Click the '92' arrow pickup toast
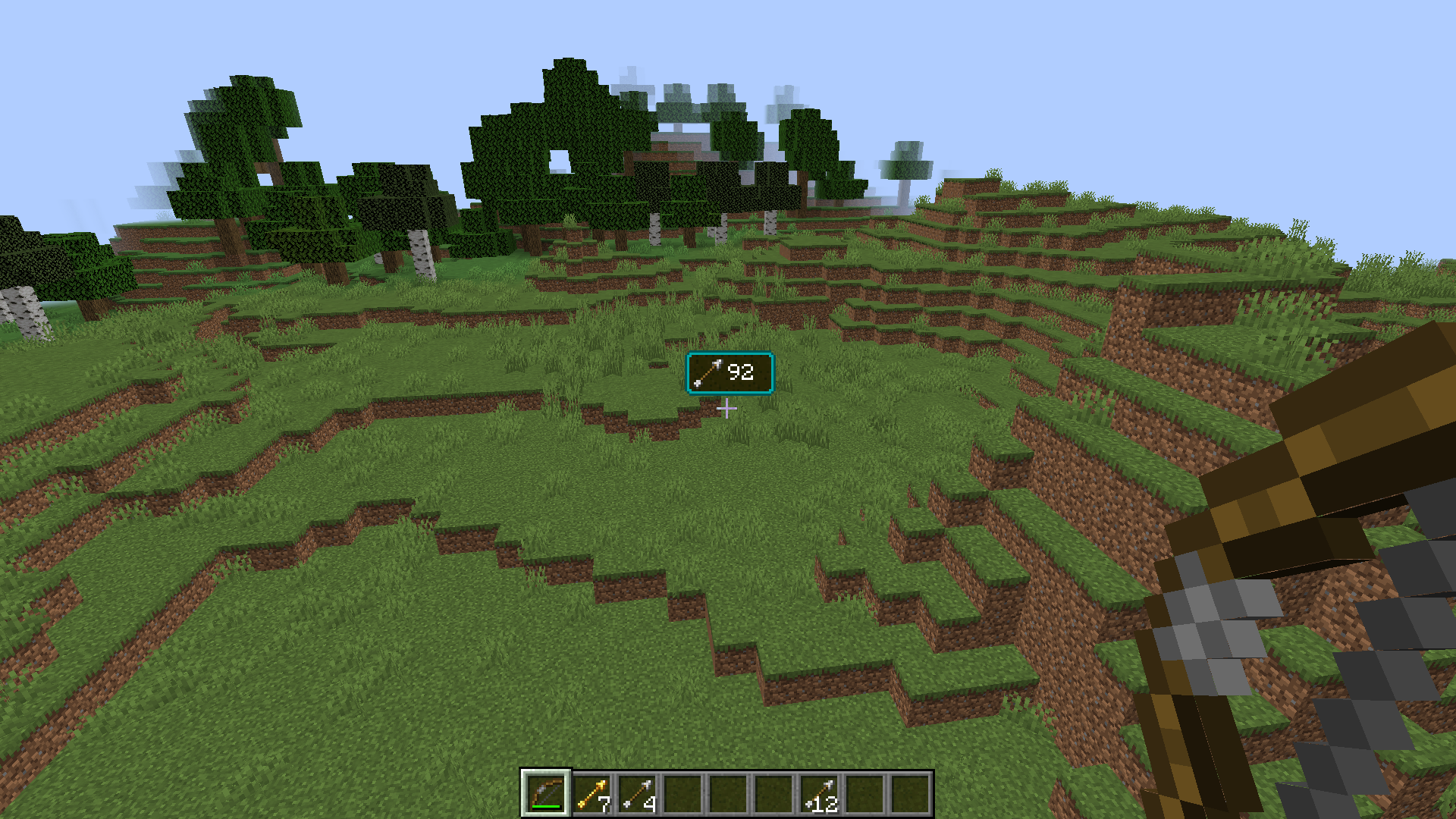The image size is (1456, 819). [730, 372]
